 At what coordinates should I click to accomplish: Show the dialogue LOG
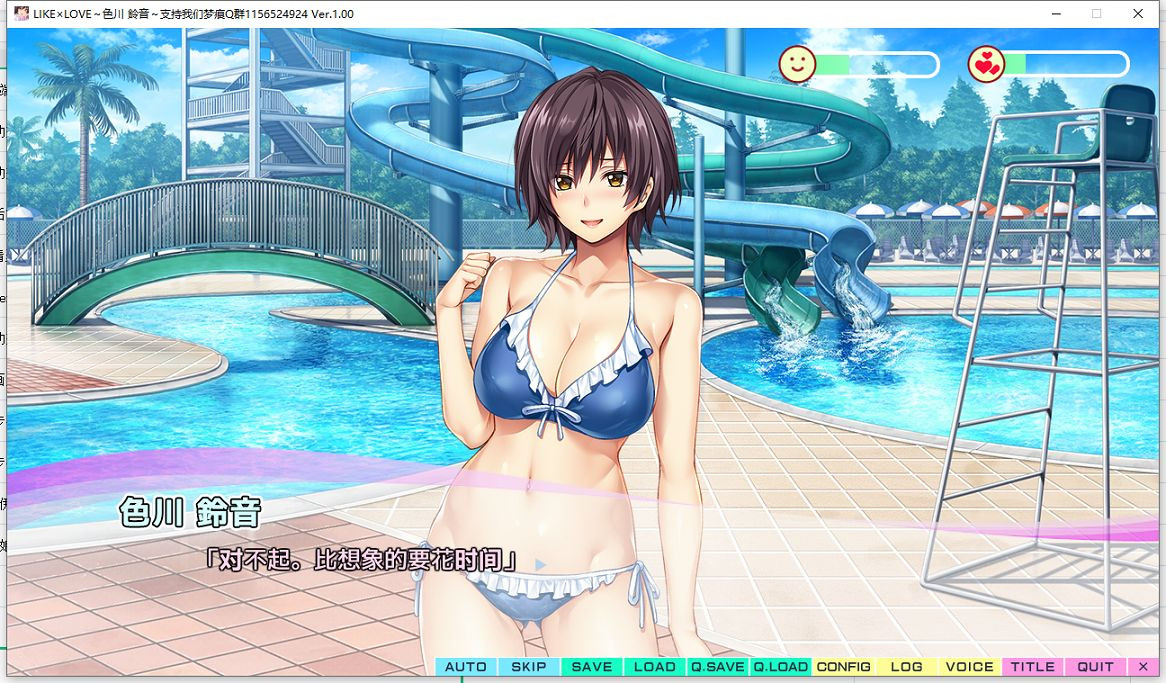pos(907,667)
